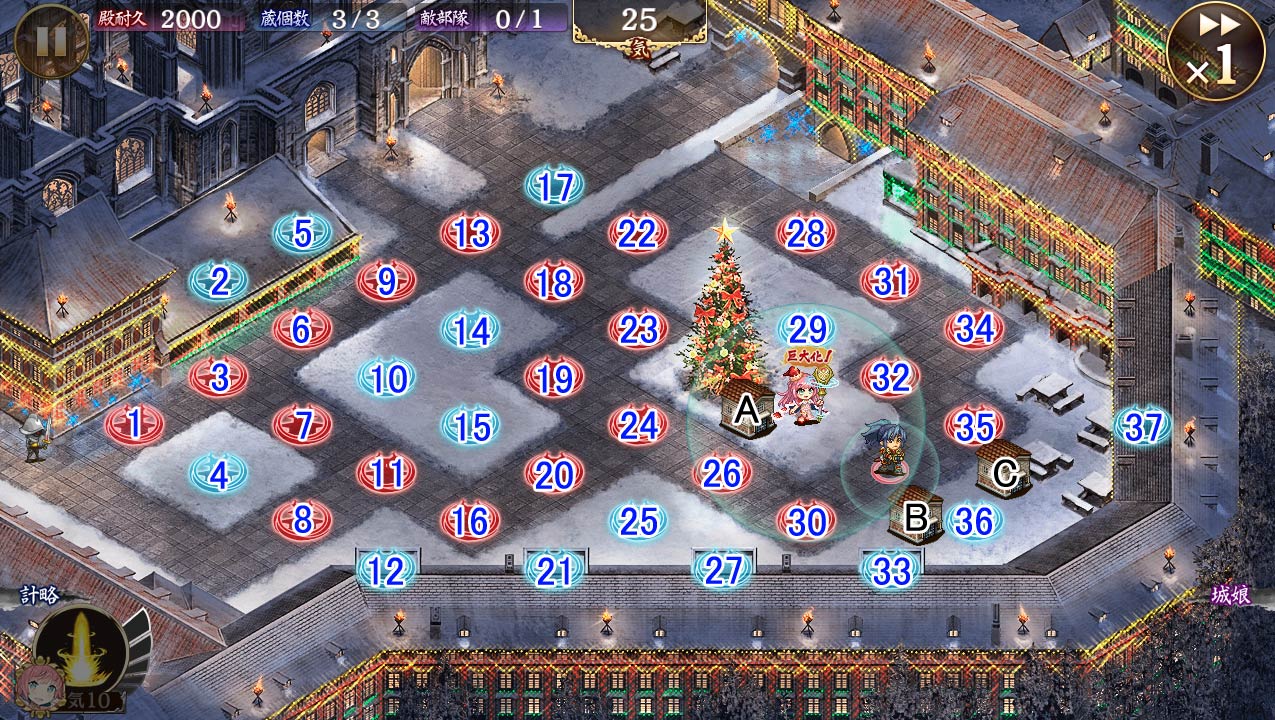Choose blue placement tile 17
1275x720 pixels.
[555, 187]
